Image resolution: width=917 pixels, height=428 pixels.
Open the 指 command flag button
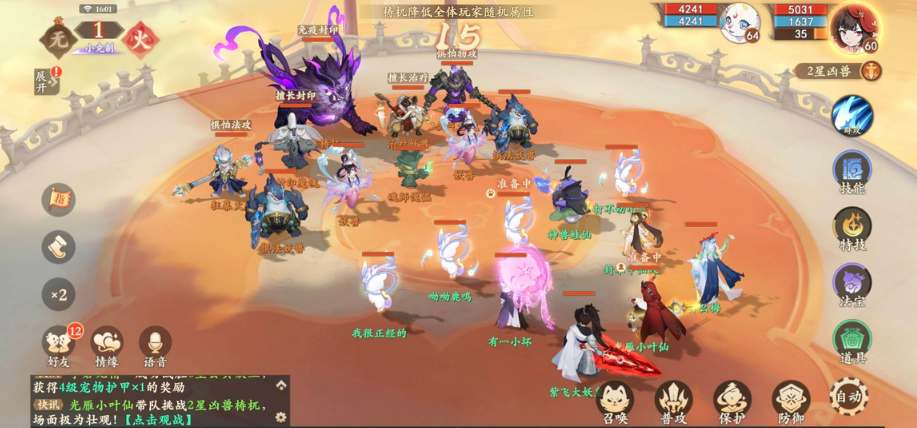pyautogui.click(x=58, y=198)
